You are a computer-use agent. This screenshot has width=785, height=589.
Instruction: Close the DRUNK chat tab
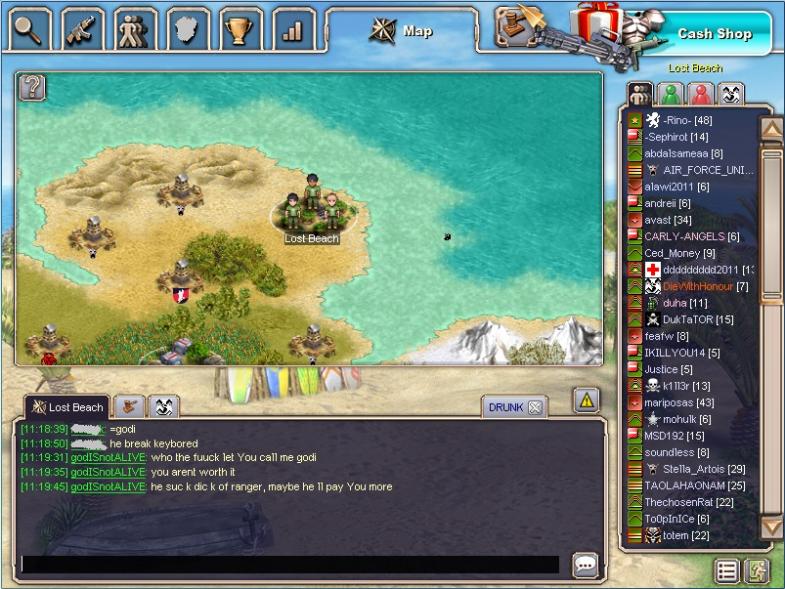[x=535, y=407]
